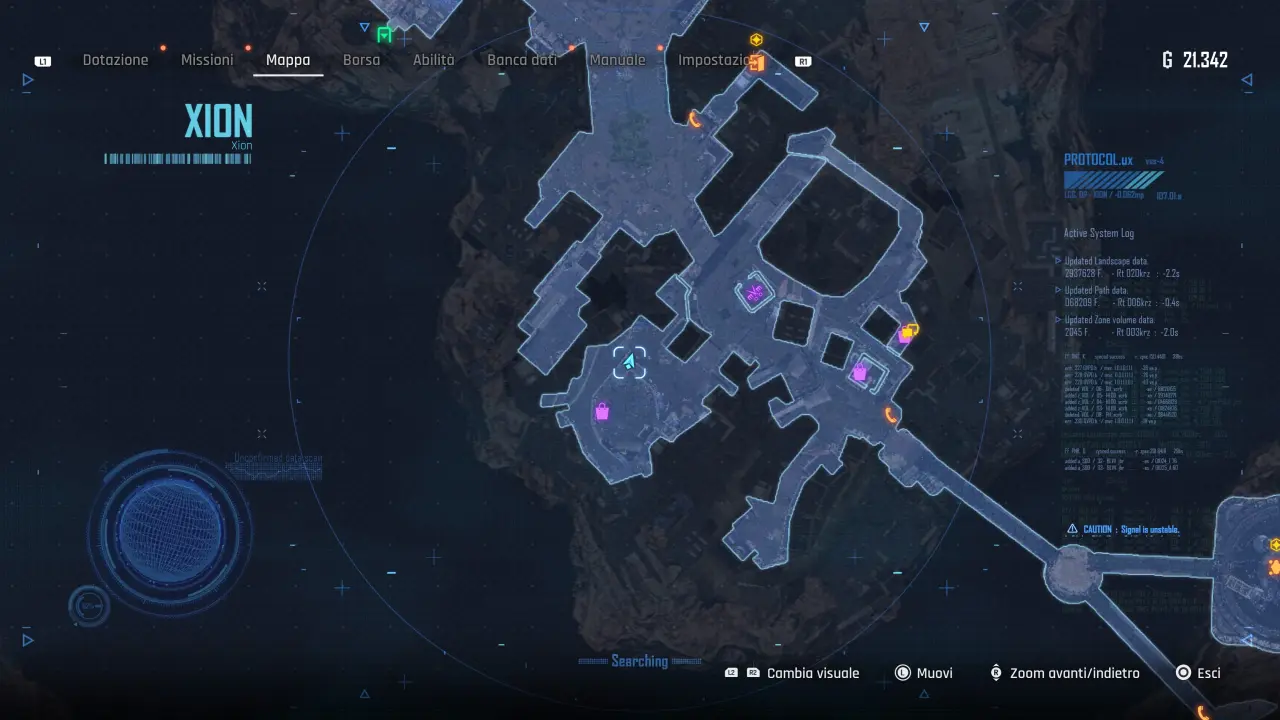The width and height of the screenshot is (1280, 720).
Task: Click the orange hexagon map marker
Action: 757,40
